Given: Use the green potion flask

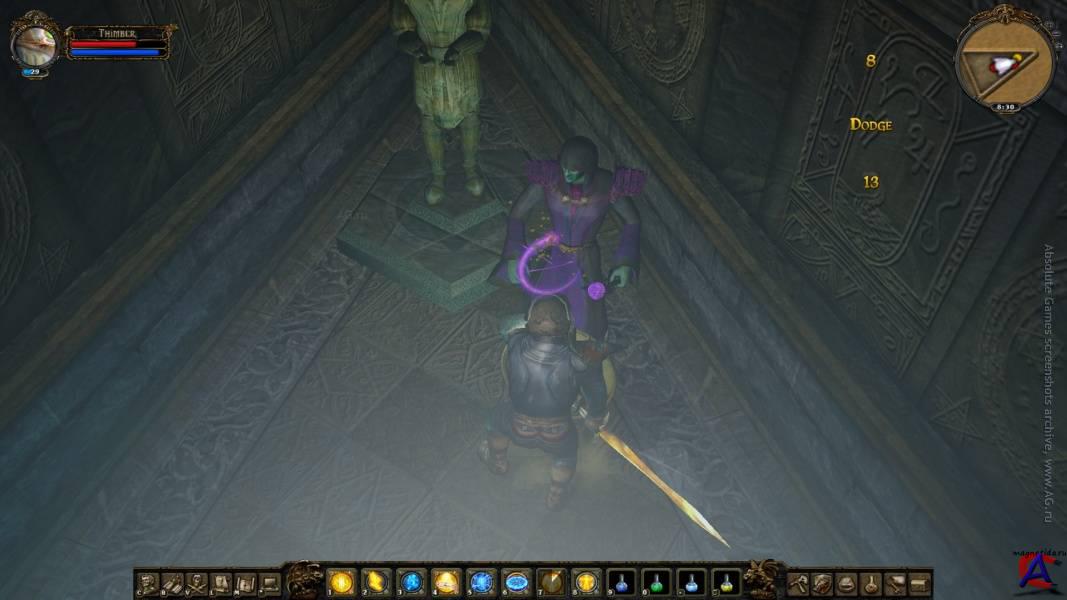Looking at the screenshot, I should click(x=657, y=582).
